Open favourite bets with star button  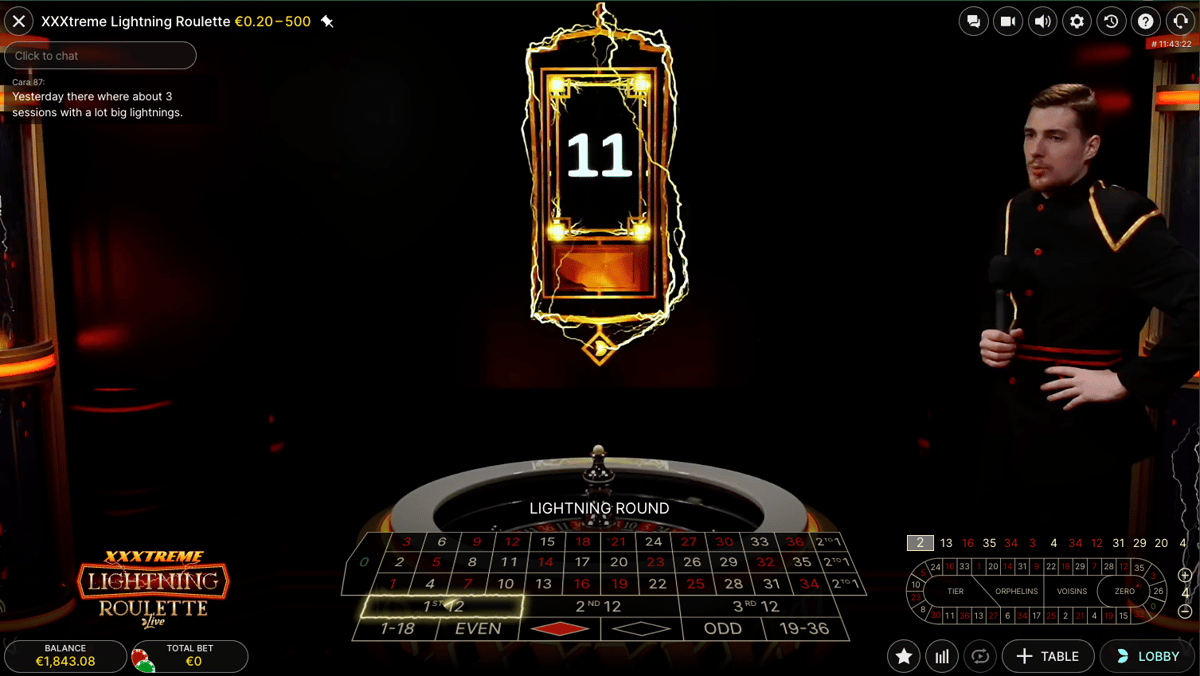point(904,656)
